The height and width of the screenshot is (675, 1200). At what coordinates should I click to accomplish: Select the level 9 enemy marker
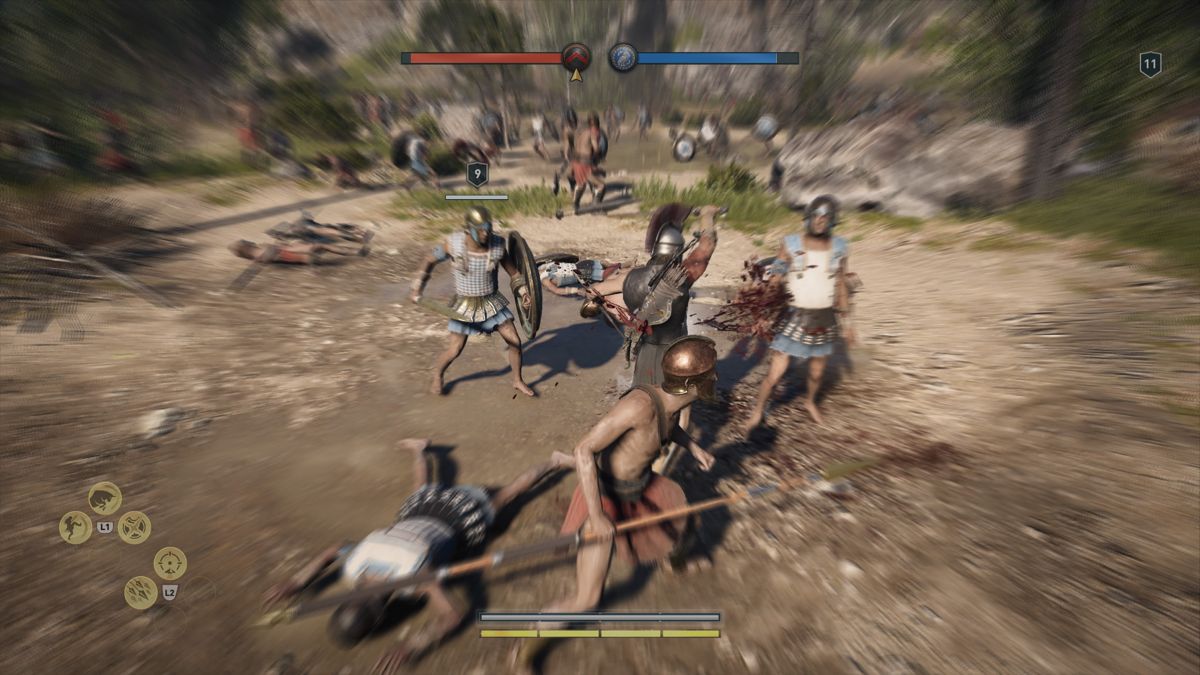(477, 175)
